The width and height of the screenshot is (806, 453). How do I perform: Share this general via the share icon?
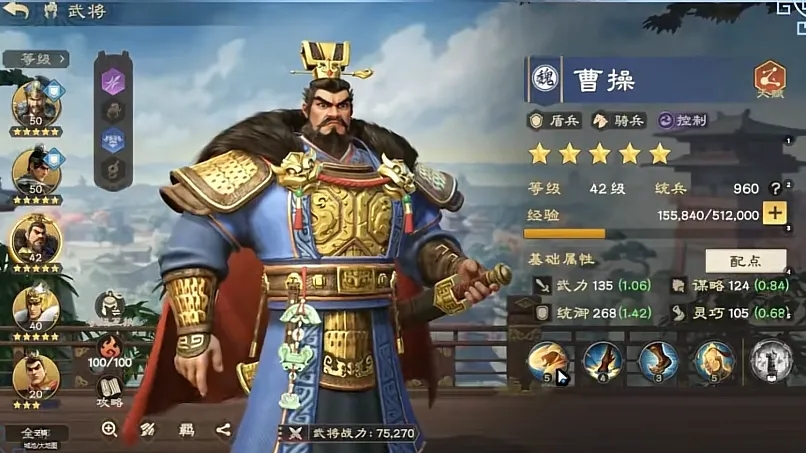tap(222, 430)
